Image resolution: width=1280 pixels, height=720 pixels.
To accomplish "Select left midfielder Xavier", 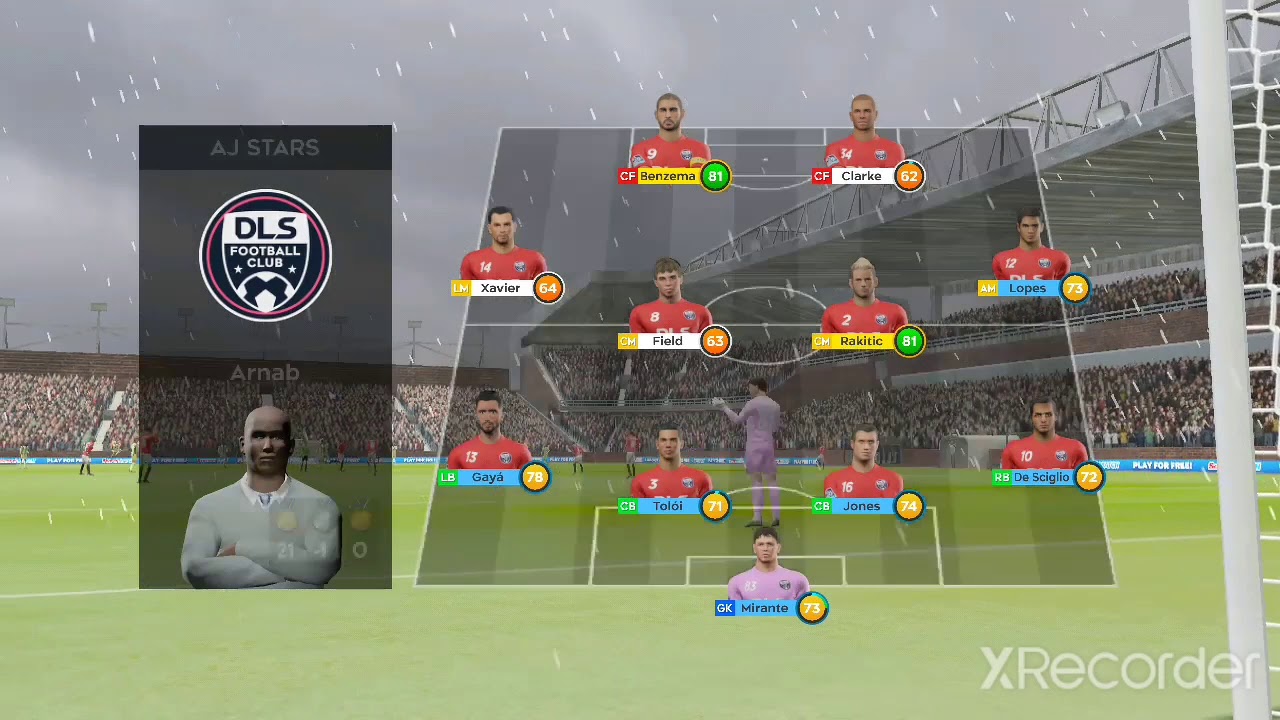I will pyautogui.click(x=500, y=288).
